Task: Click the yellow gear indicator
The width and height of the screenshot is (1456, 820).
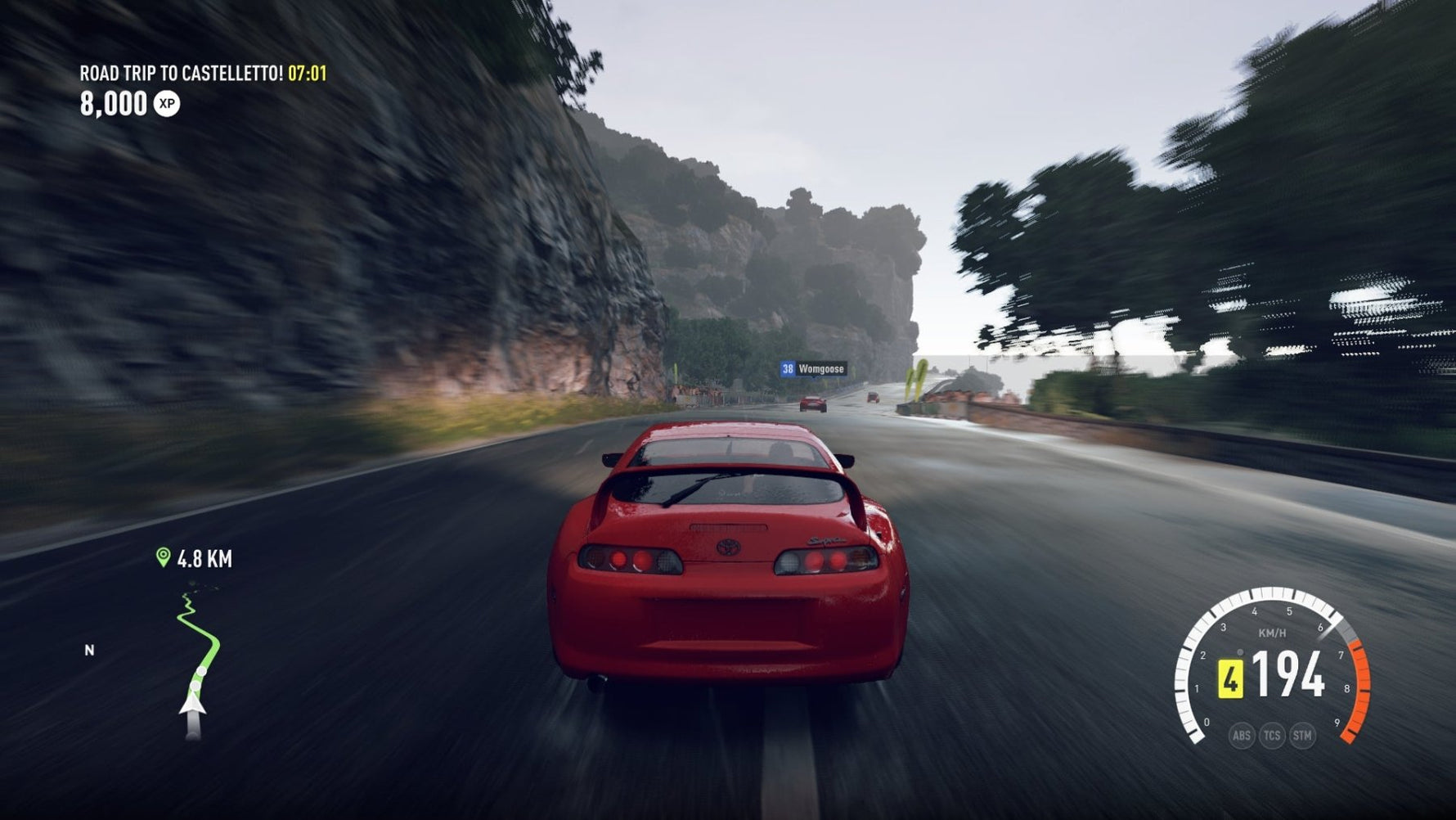Action: tap(1230, 679)
